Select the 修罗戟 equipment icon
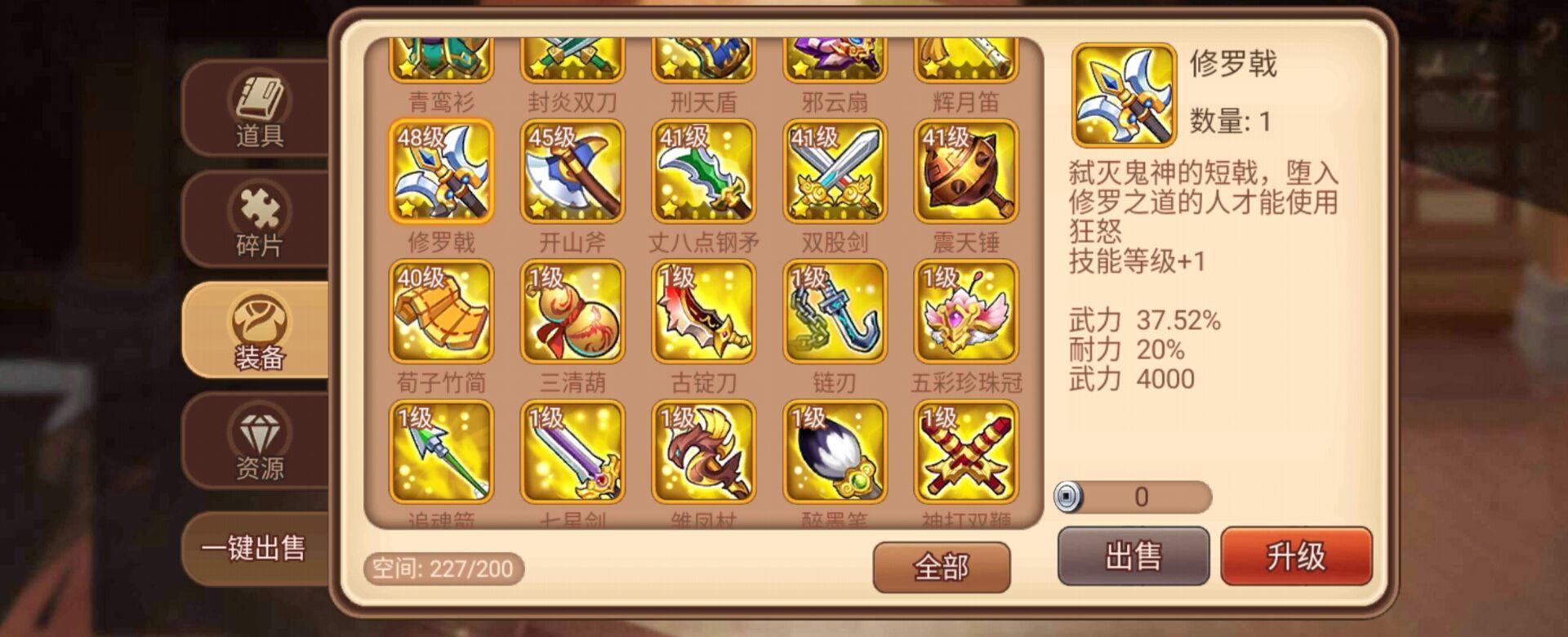The height and width of the screenshot is (637, 1568). 437,169
